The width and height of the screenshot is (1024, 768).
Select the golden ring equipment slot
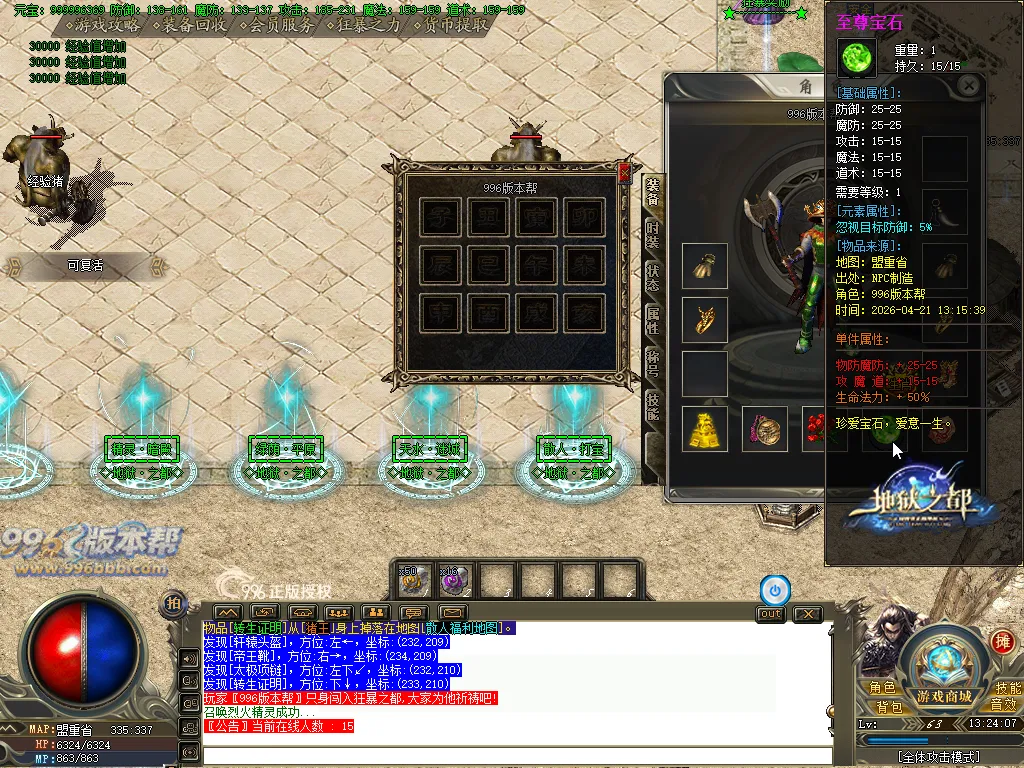click(704, 320)
